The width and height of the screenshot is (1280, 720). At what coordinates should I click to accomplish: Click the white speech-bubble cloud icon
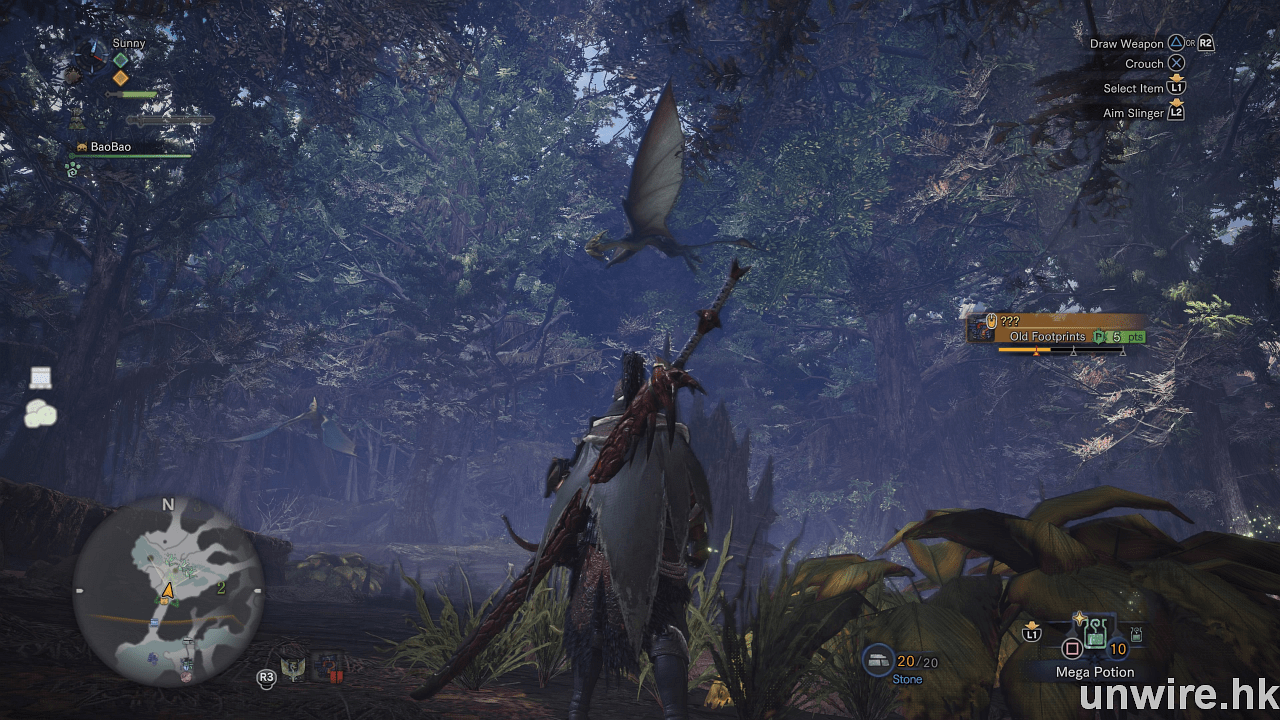[40, 413]
